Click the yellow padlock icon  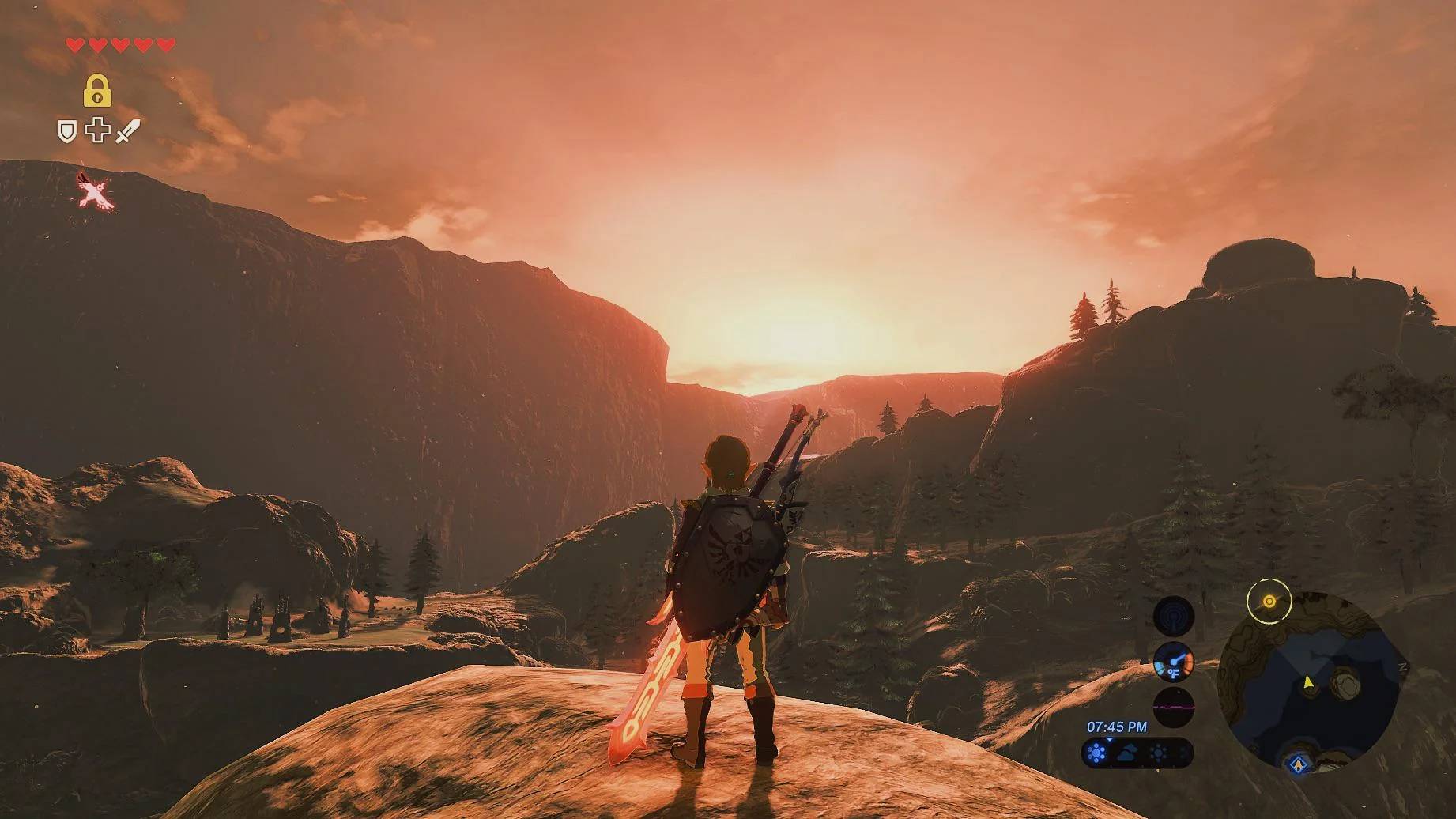click(x=97, y=91)
